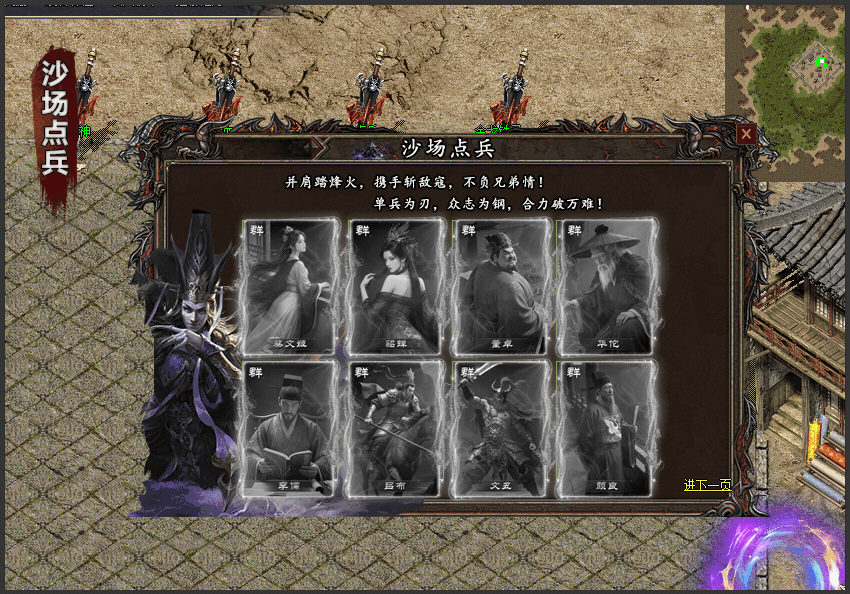Select the 吕布 hero card
The image size is (850, 594).
(397, 429)
